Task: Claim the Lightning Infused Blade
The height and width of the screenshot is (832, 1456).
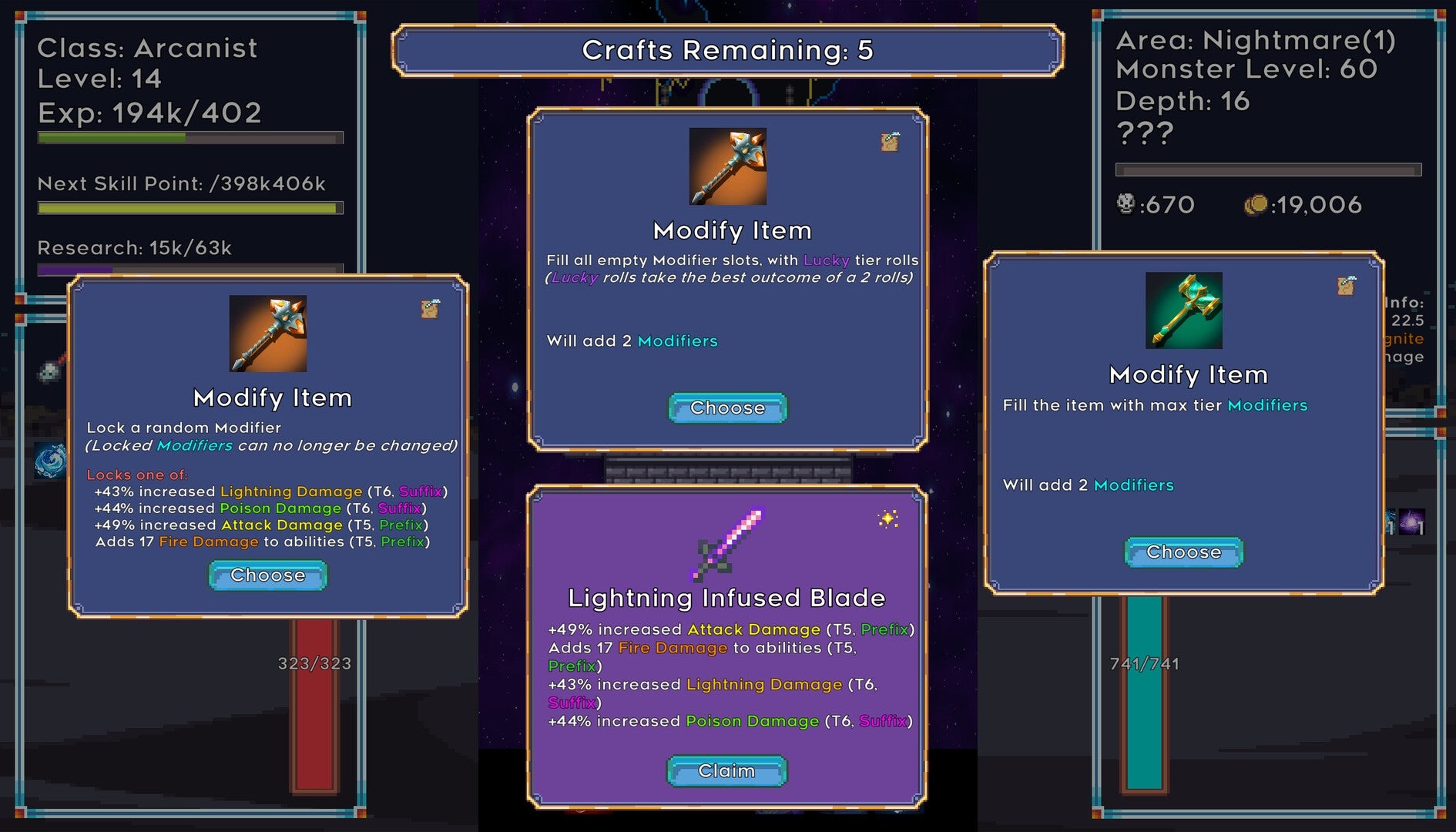Action: tap(726, 770)
